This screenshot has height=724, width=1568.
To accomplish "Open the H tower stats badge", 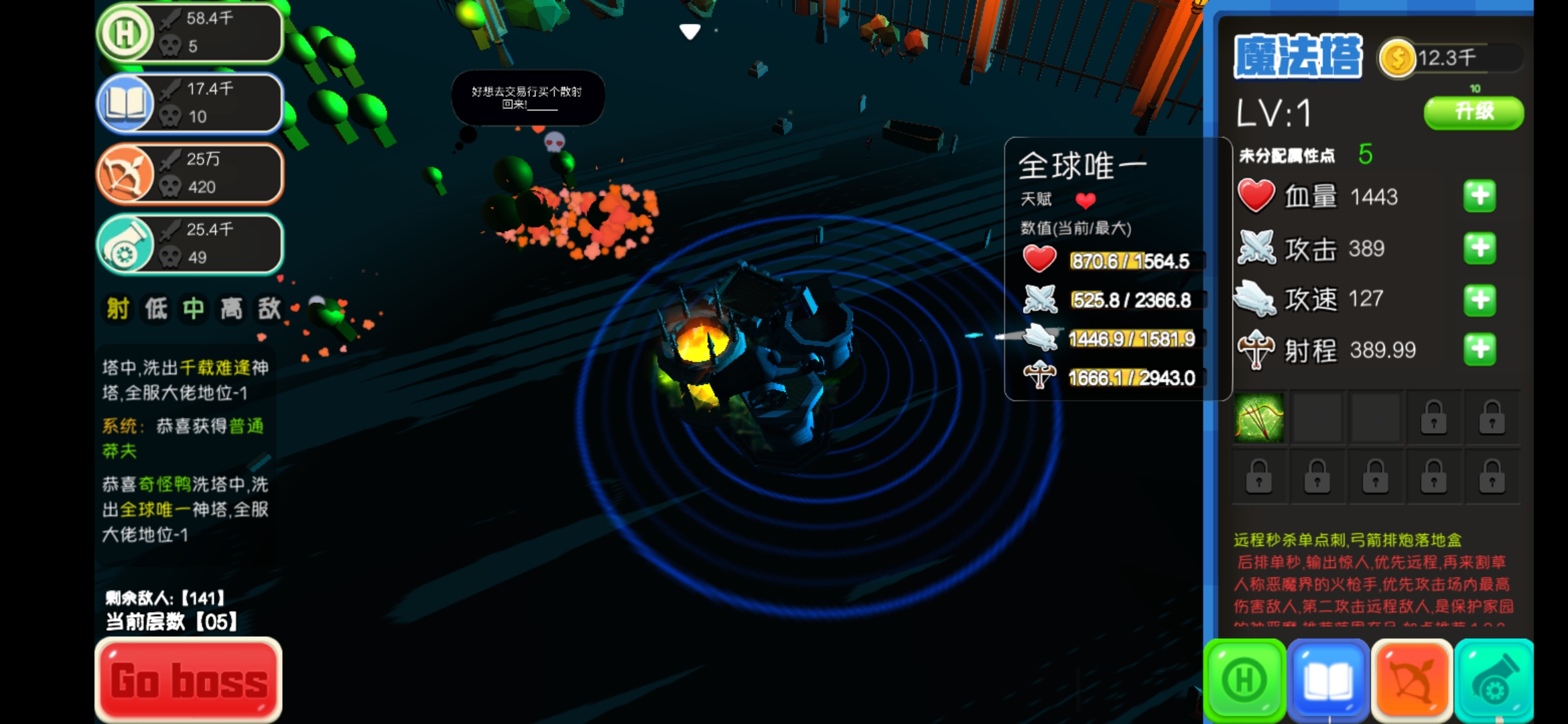I will (x=190, y=34).
